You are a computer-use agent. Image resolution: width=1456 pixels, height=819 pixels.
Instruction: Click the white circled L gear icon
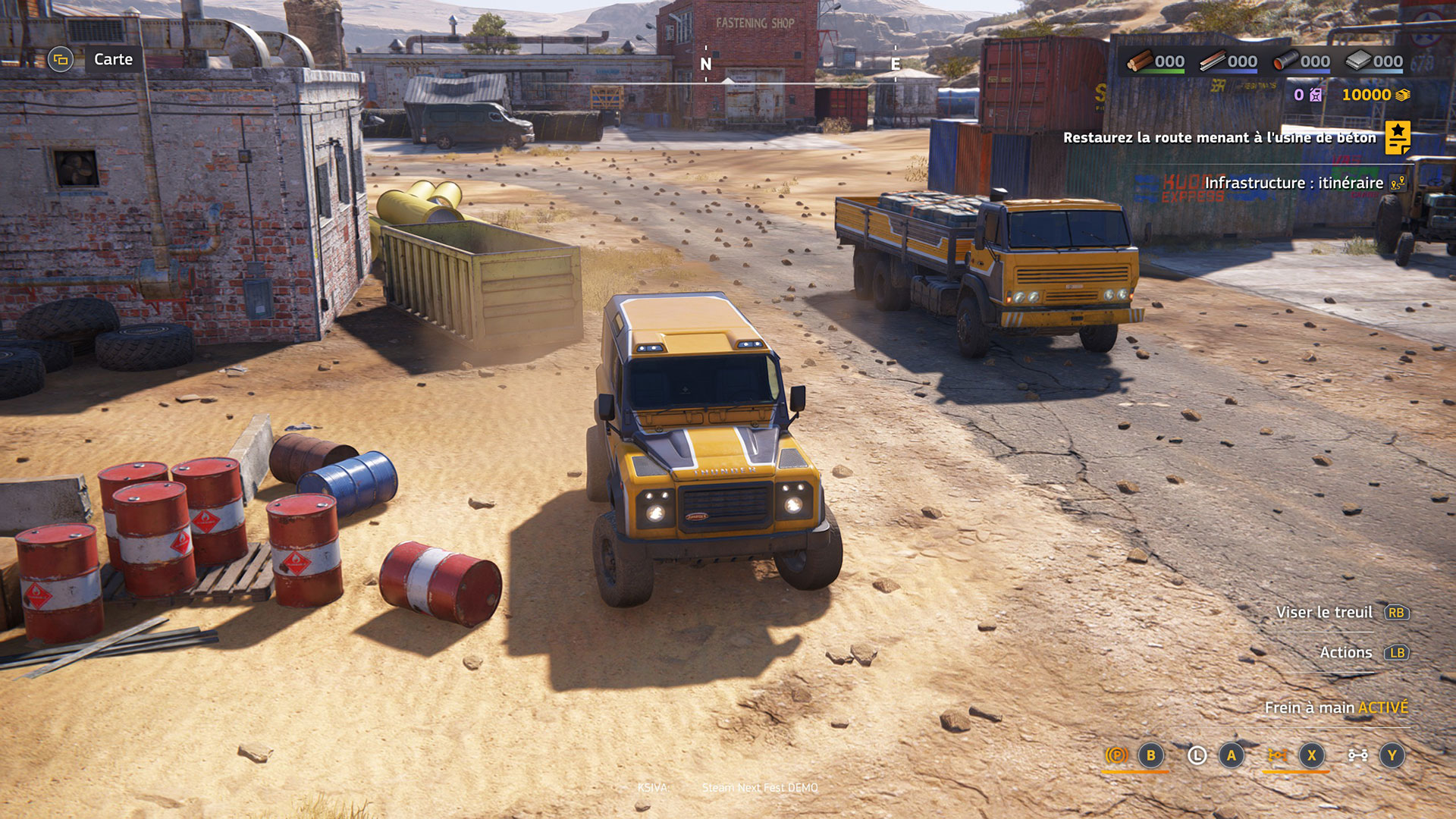(1197, 755)
